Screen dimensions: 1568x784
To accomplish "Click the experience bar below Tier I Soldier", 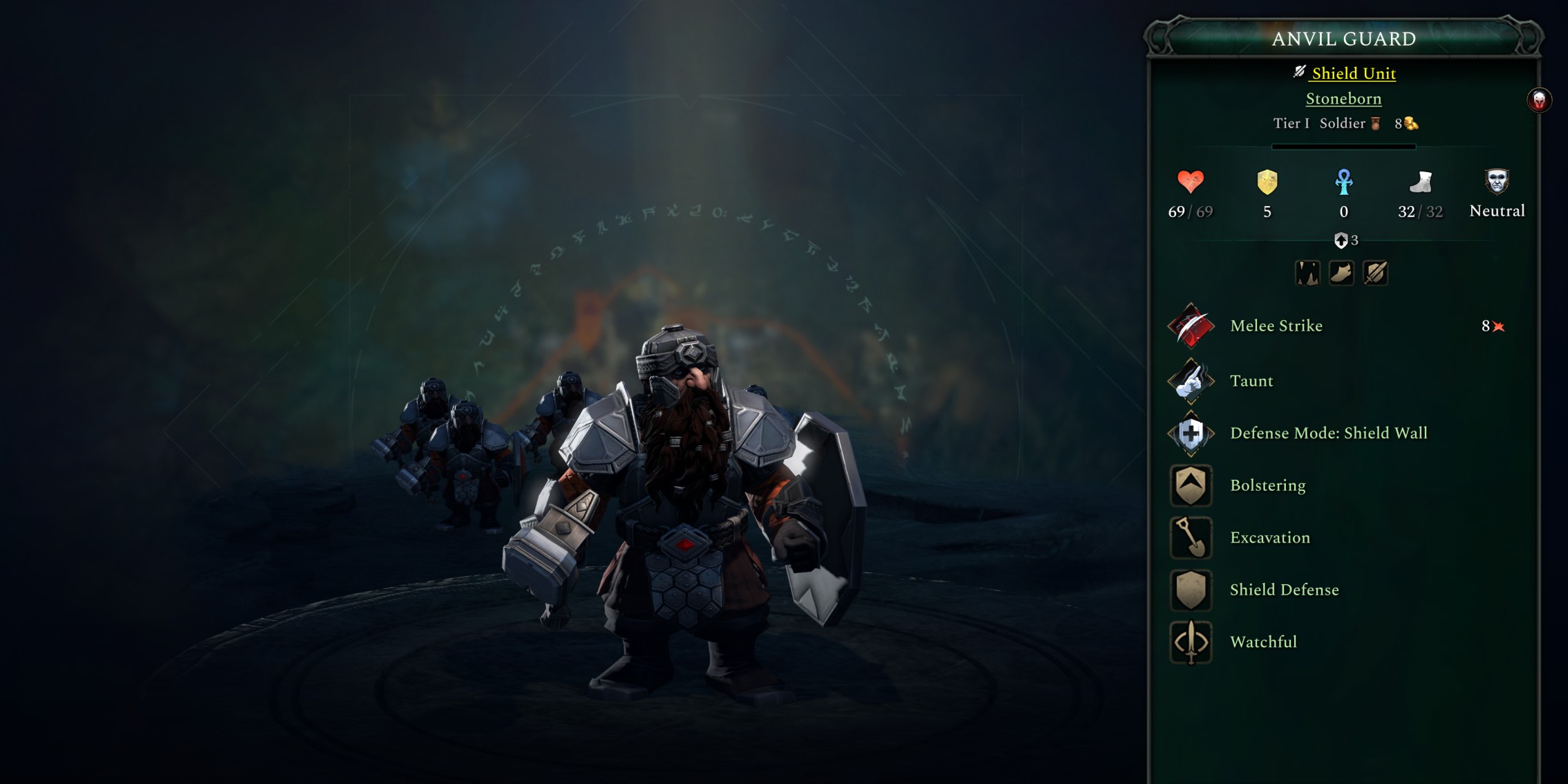I will tap(1343, 146).
